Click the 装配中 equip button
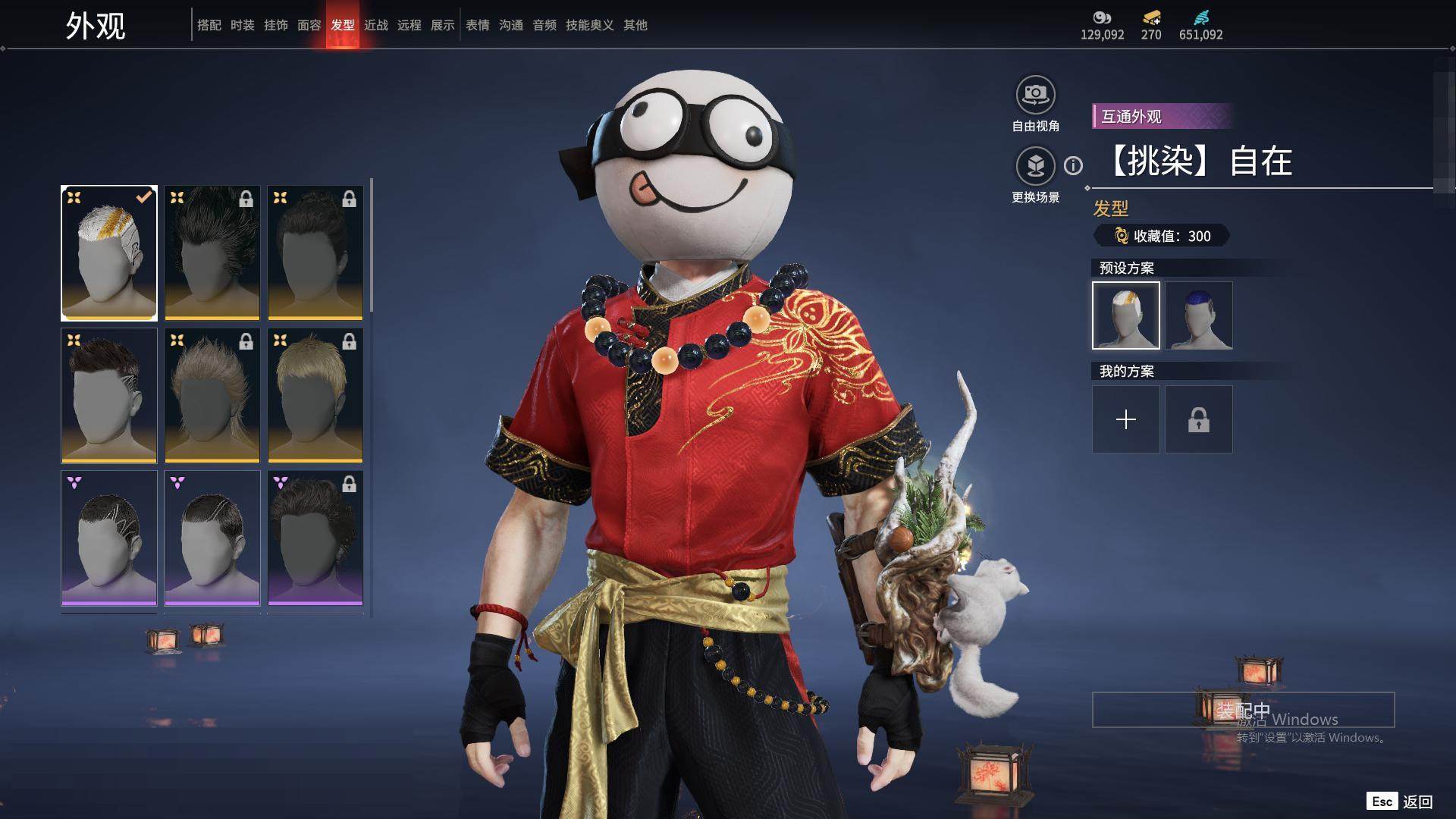The height and width of the screenshot is (819, 1456). tap(1243, 710)
